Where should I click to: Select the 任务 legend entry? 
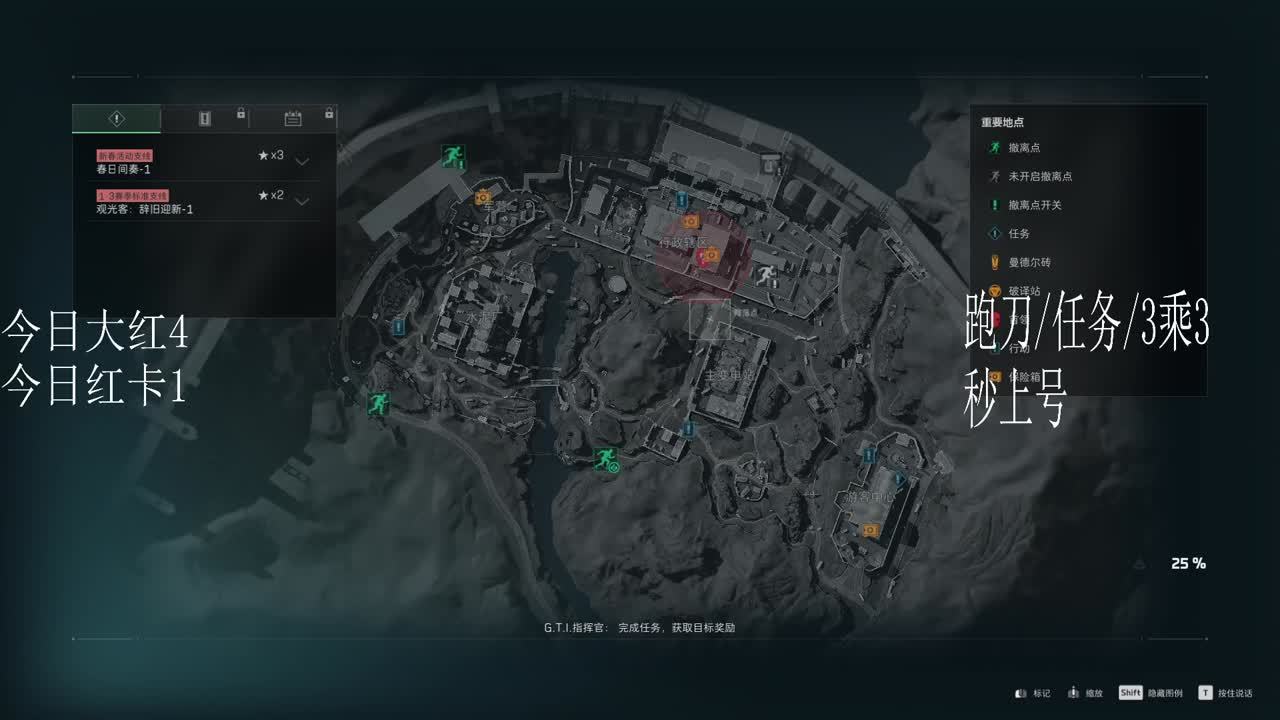(1018, 233)
